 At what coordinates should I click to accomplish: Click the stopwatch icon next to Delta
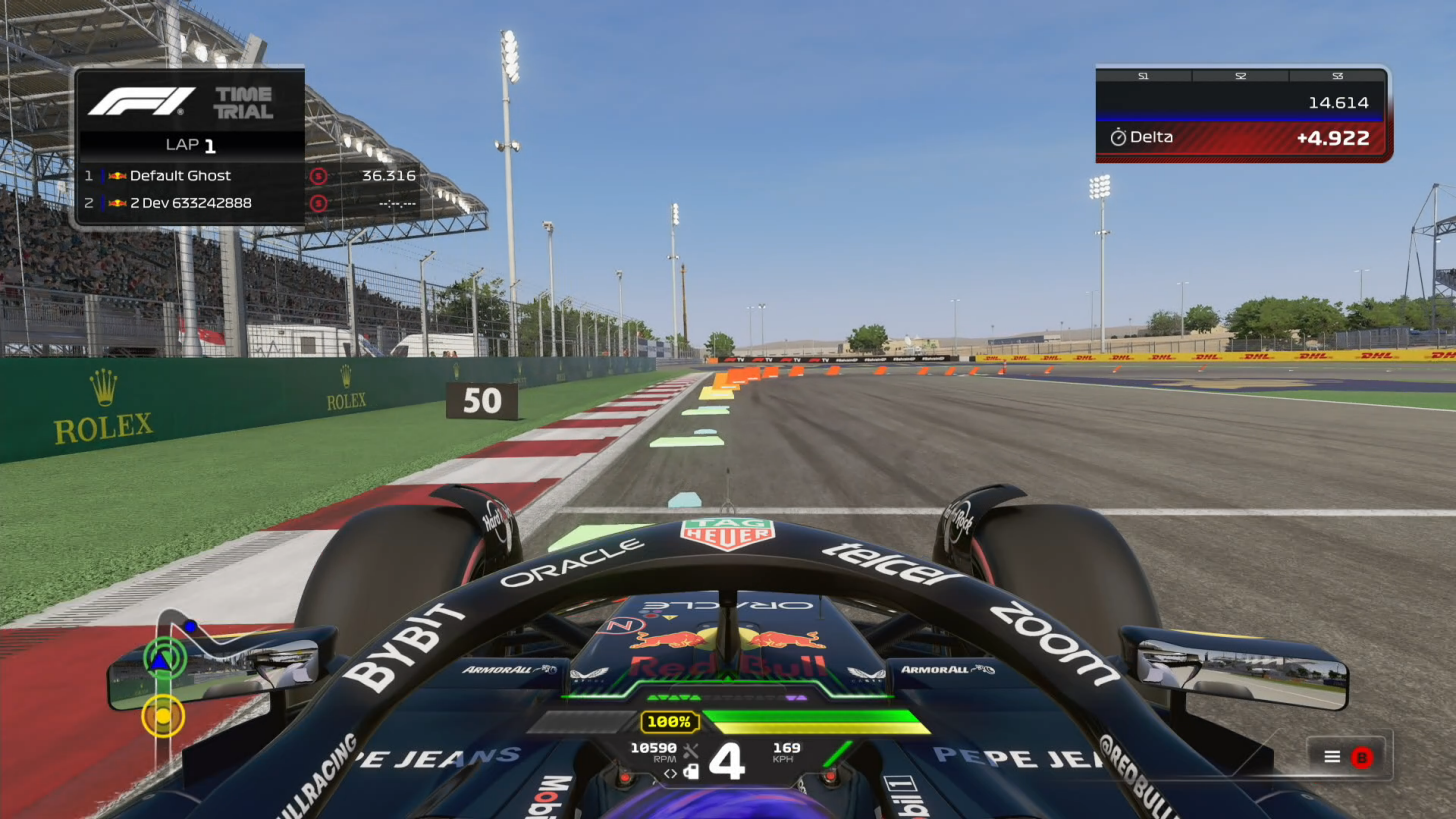[1120, 138]
